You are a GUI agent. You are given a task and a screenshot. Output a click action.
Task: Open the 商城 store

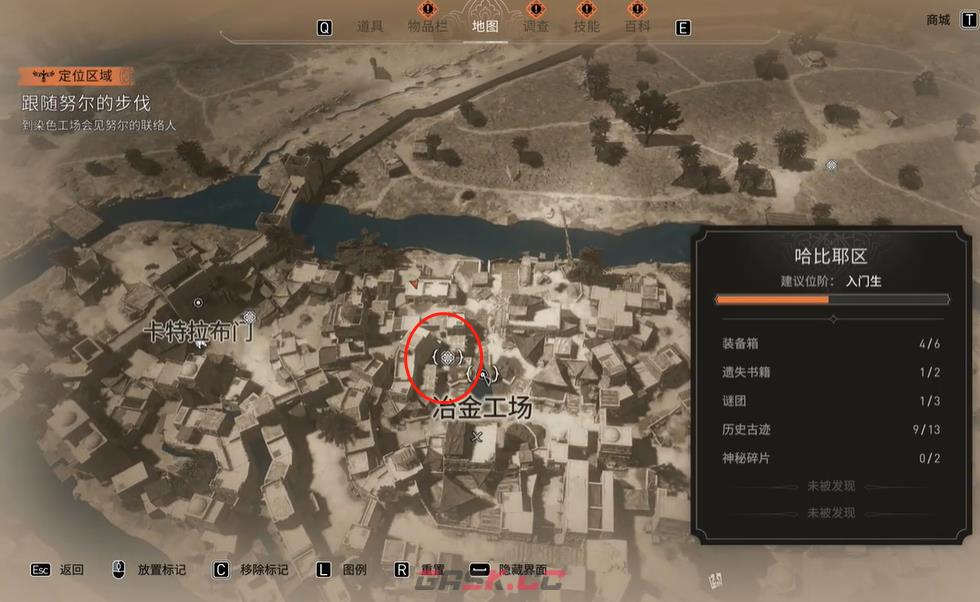click(938, 20)
